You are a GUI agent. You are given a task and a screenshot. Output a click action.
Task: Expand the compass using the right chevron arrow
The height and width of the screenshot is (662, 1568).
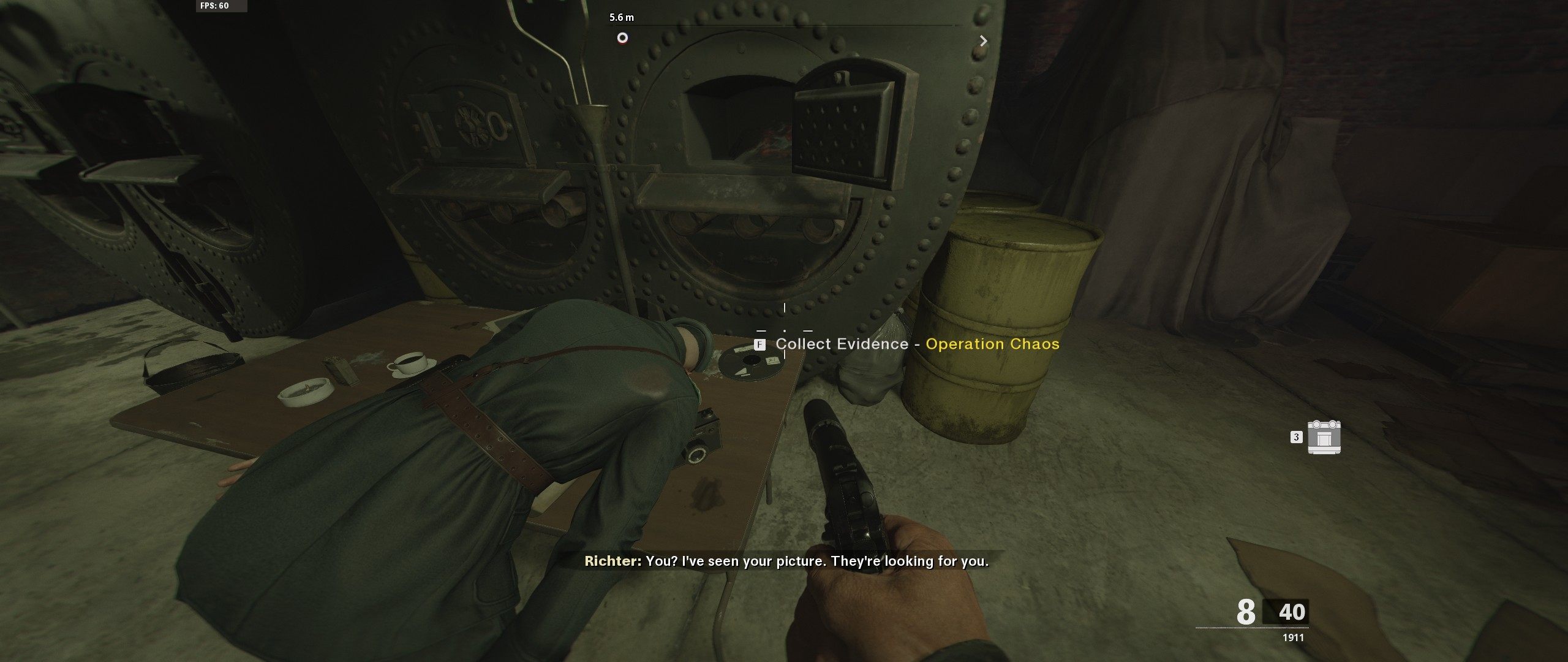tap(984, 40)
